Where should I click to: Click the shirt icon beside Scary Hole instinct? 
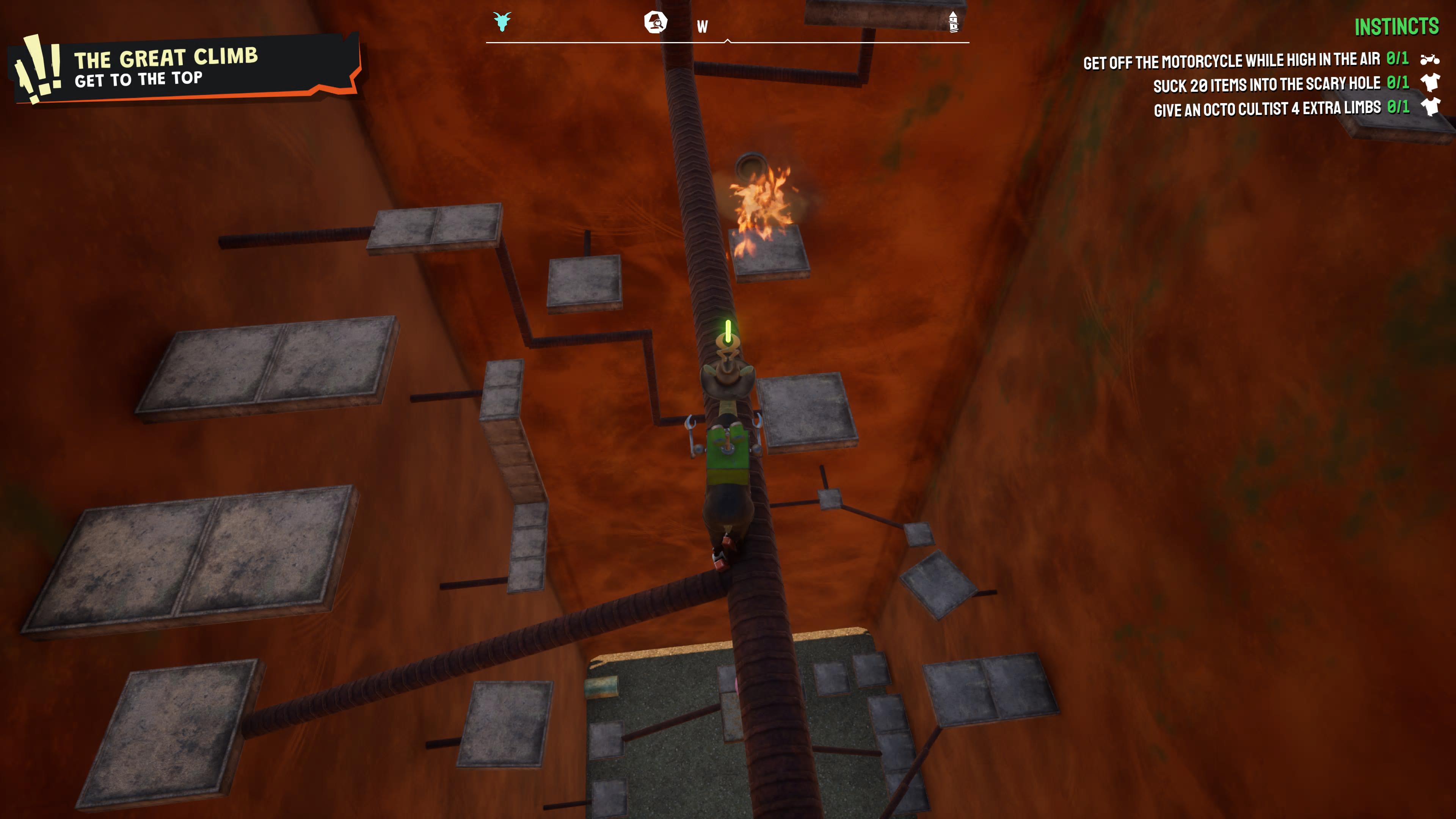coord(1431,83)
